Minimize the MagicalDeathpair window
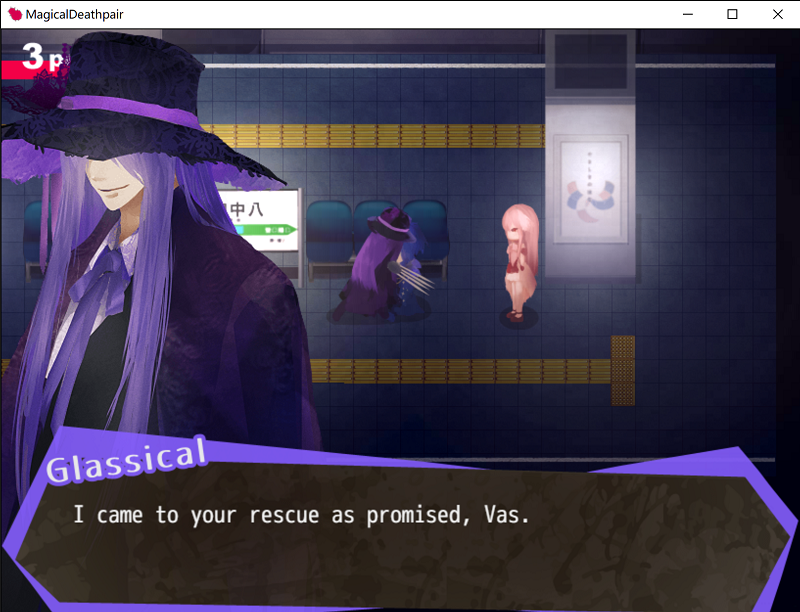This screenshot has width=800, height=612. [687, 14]
